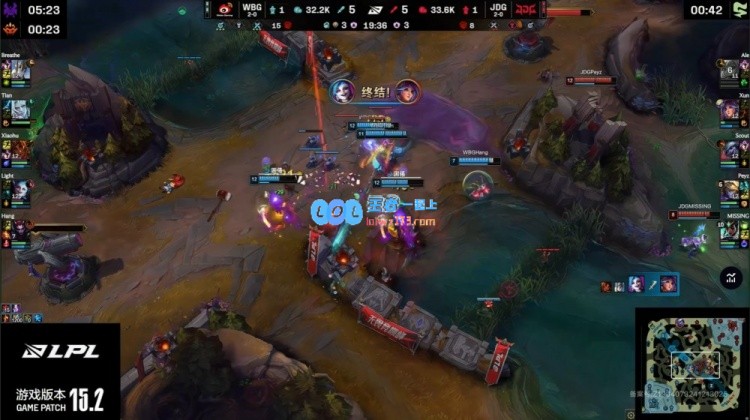Viewport: 750px width, 420px height.
Task: Click the minimap
Action: (x=692, y=364)
